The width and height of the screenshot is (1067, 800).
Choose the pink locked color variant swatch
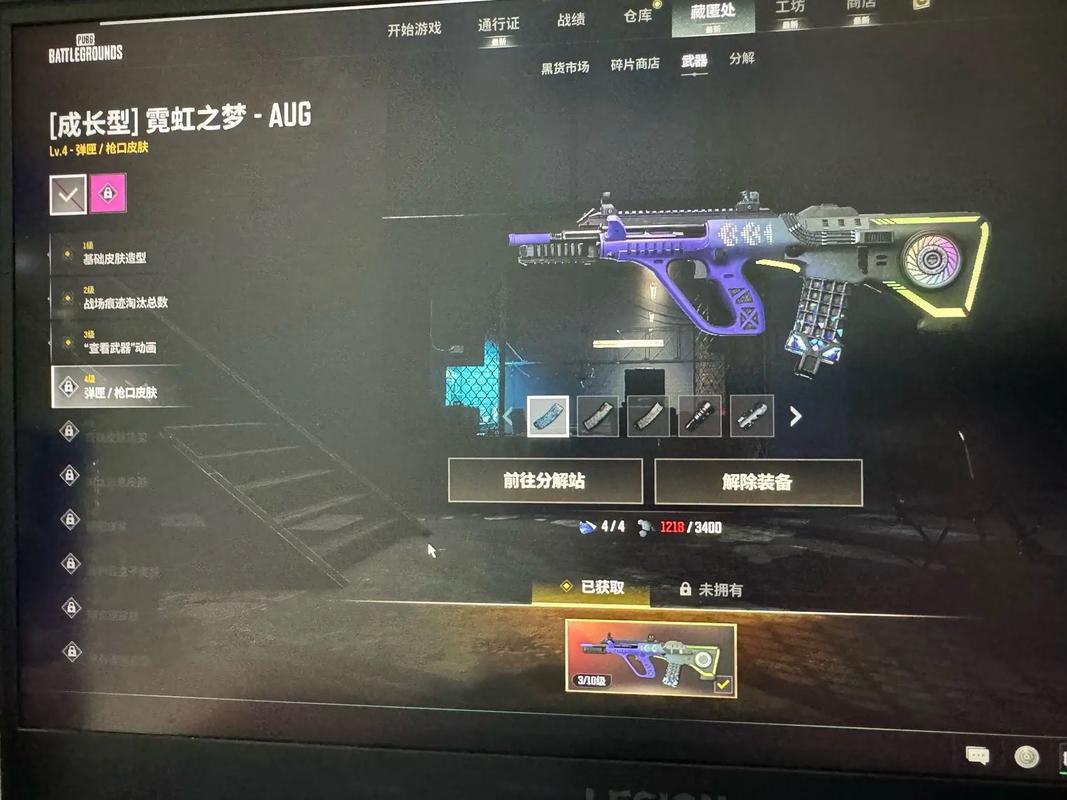click(x=108, y=193)
